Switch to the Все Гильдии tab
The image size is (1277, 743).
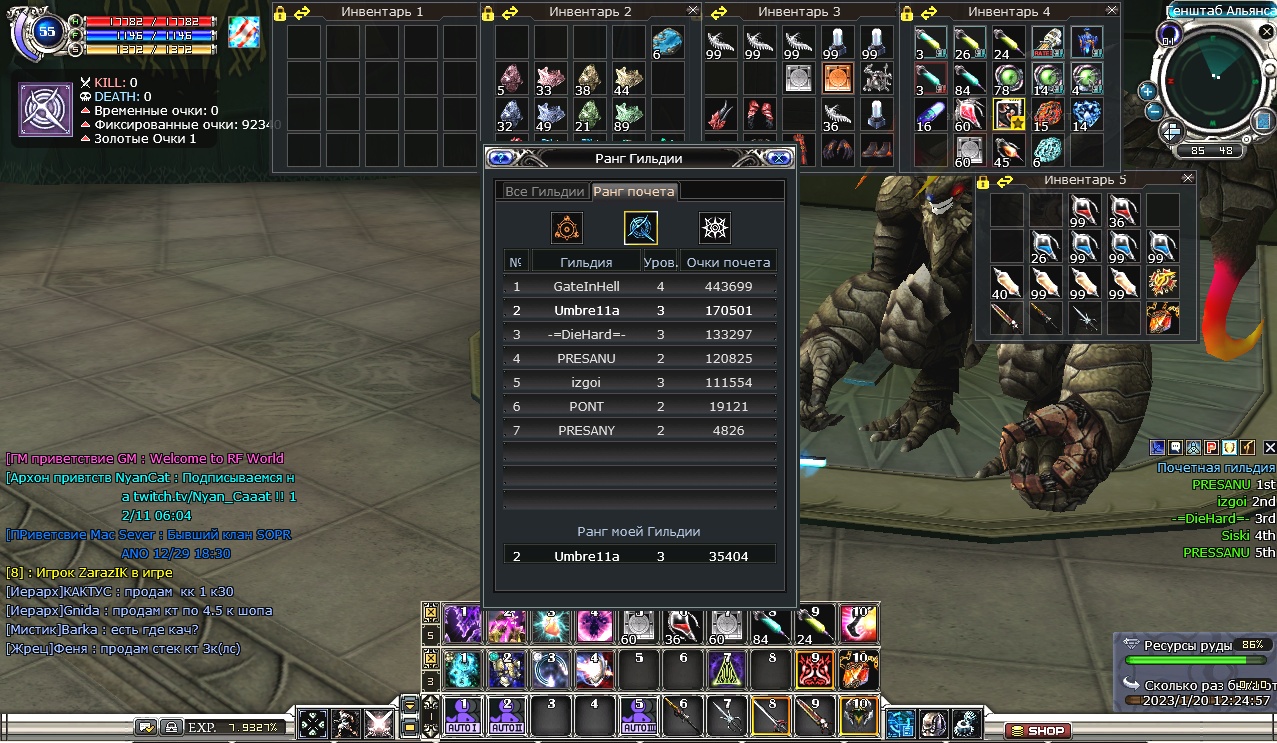(x=544, y=192)
